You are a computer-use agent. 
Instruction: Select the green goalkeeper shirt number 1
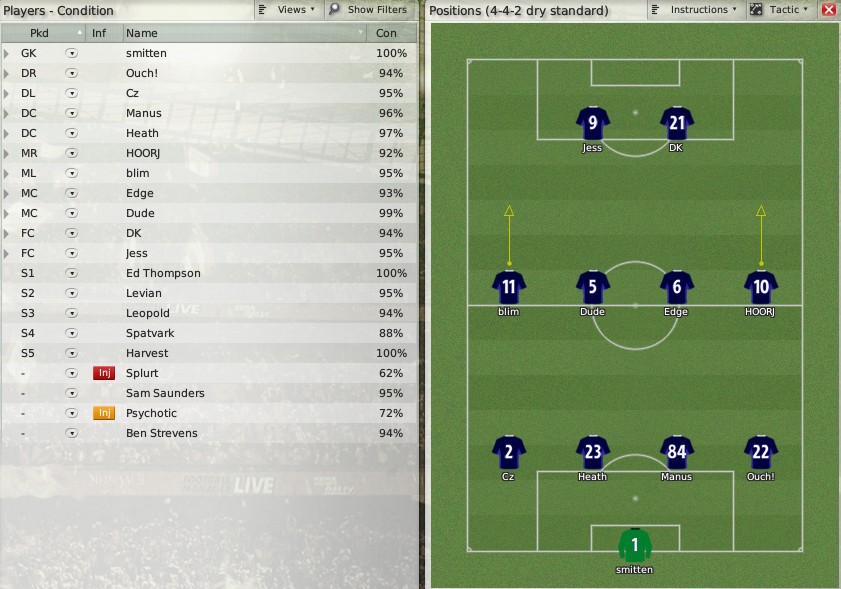pos(635,546)
